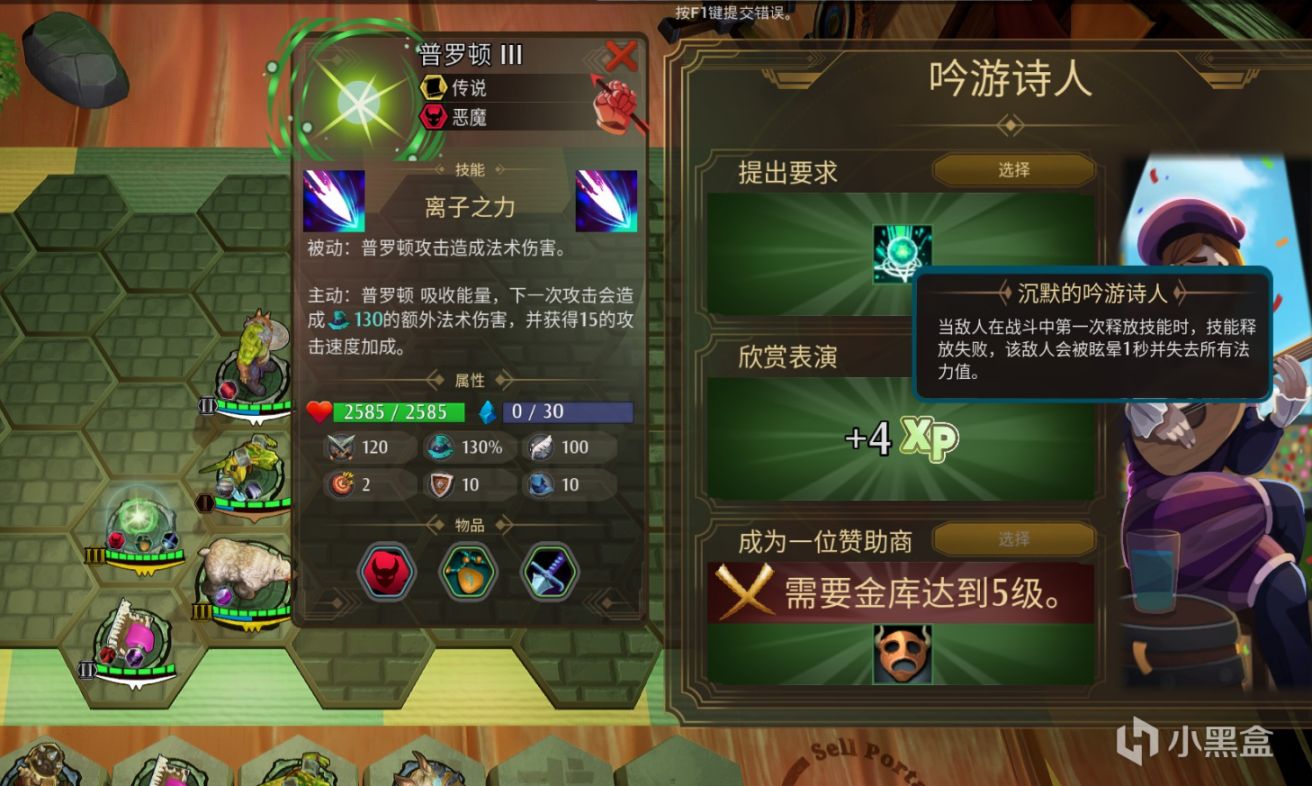
Task: Close the 普罗顿 panel with the red X
Action: tap(622, 56)
